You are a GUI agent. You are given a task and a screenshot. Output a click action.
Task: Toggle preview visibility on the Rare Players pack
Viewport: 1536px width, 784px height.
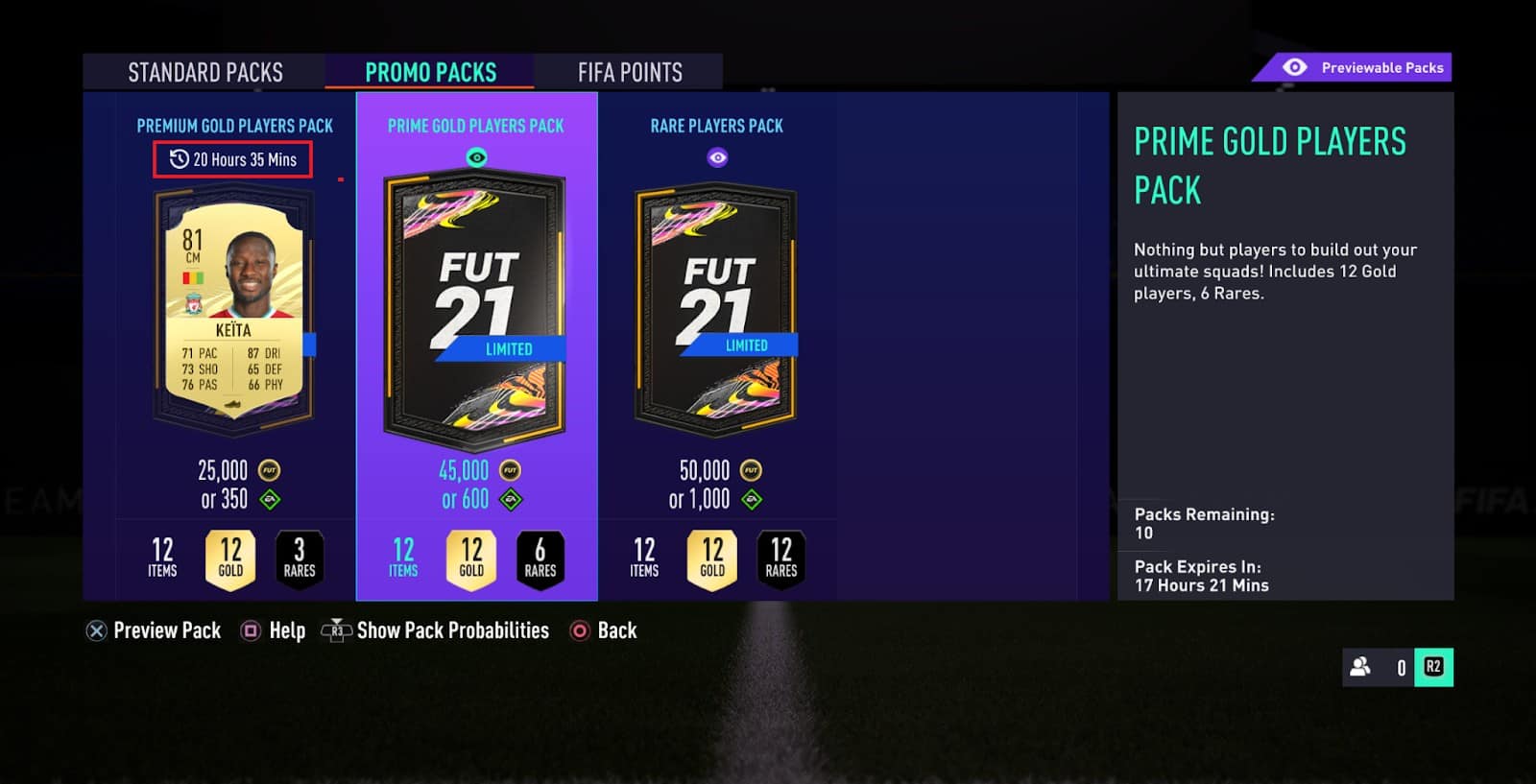(x=717, y=157)
